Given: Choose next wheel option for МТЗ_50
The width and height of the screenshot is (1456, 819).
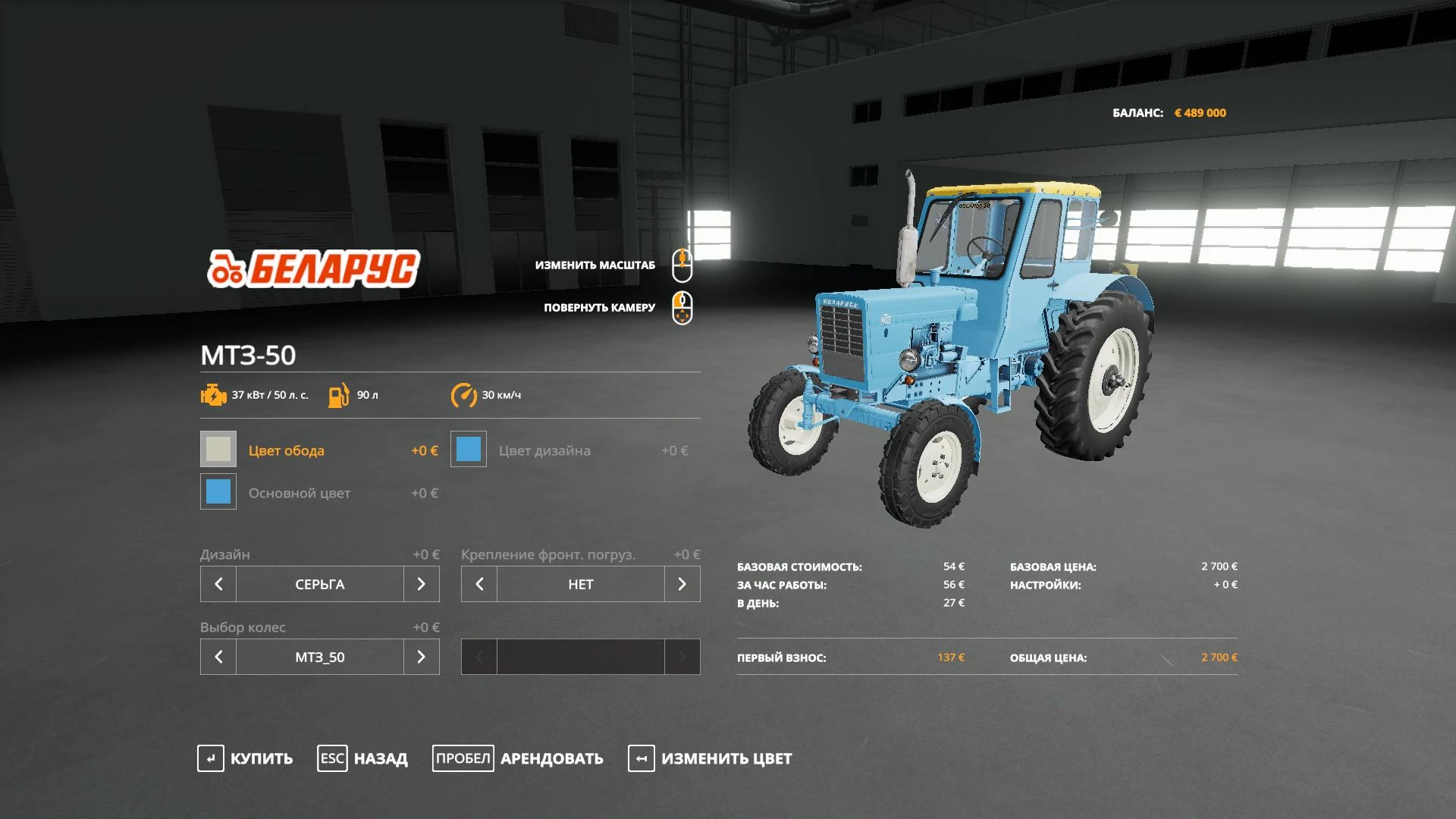Looking at the screenshot, I should (x=422, y=657).
